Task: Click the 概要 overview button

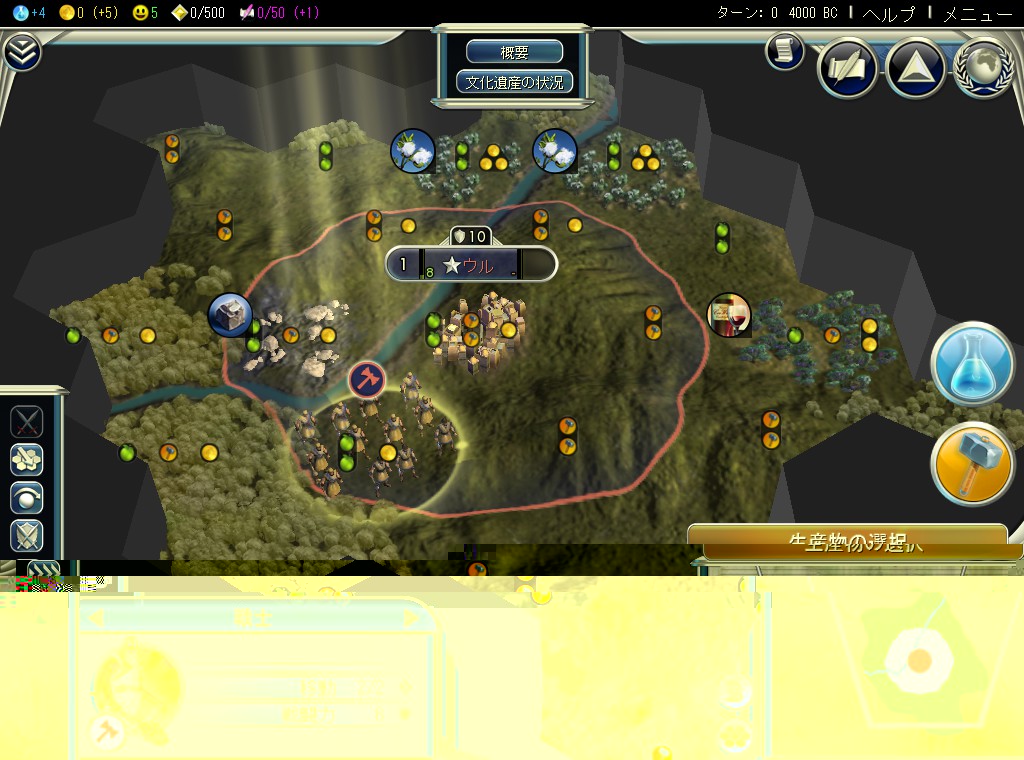Action: click(x=515, y=53)
